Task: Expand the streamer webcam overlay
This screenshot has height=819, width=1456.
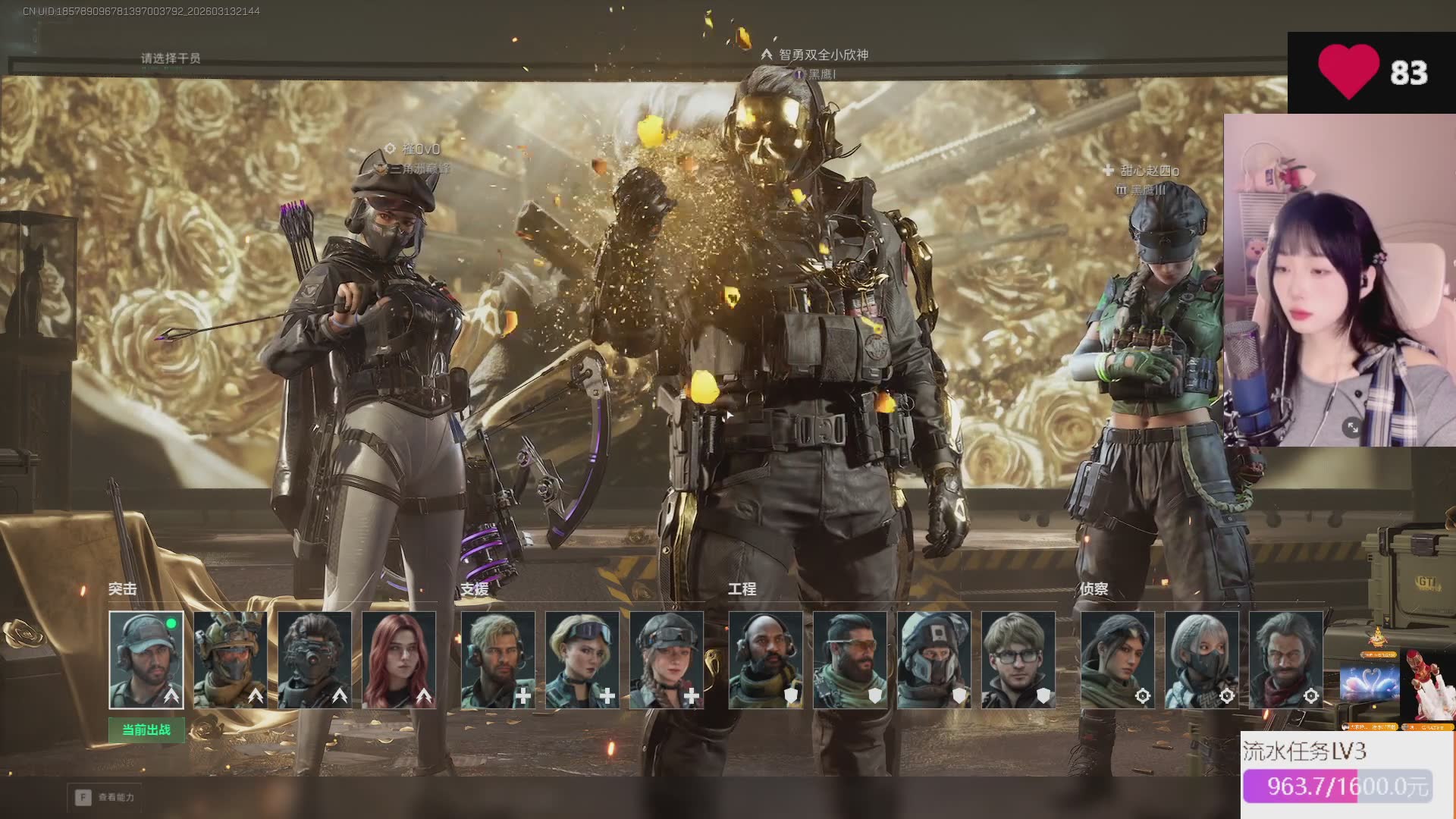Action: tap(1352, 428)
